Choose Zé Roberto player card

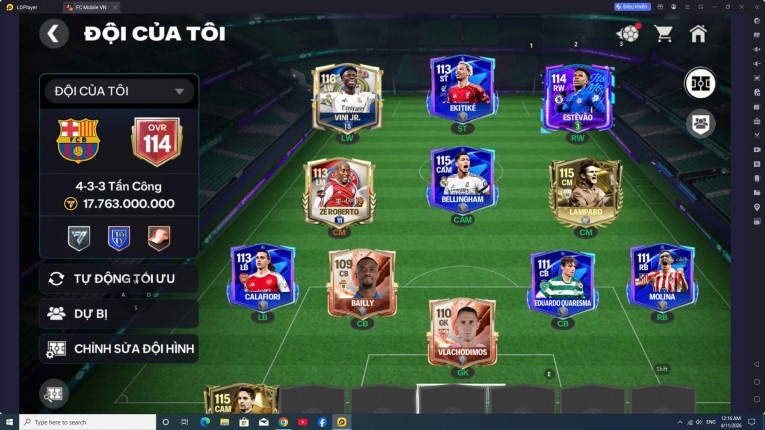tap(339, 191)
